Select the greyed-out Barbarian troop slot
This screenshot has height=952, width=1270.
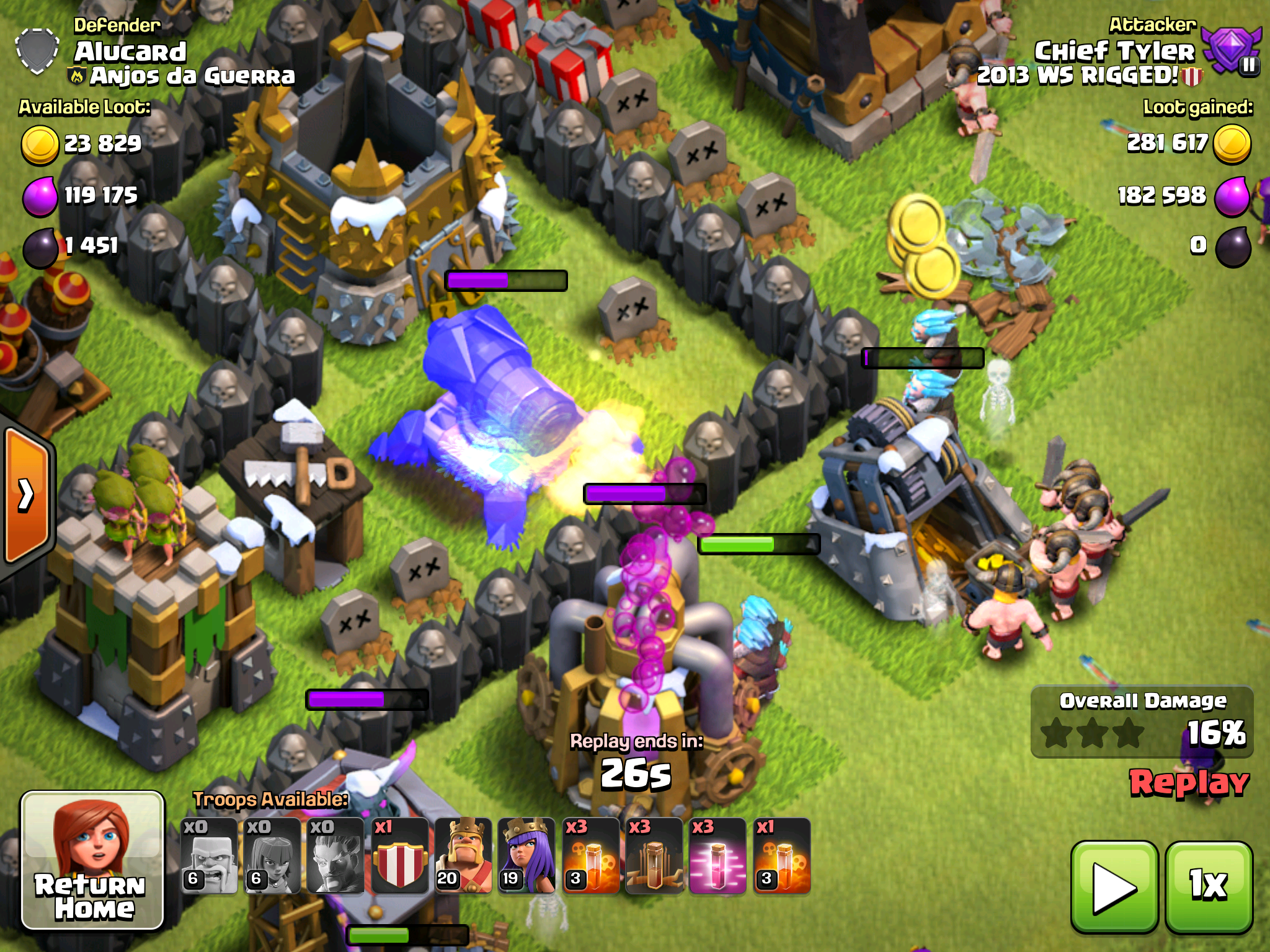point(209,857)
